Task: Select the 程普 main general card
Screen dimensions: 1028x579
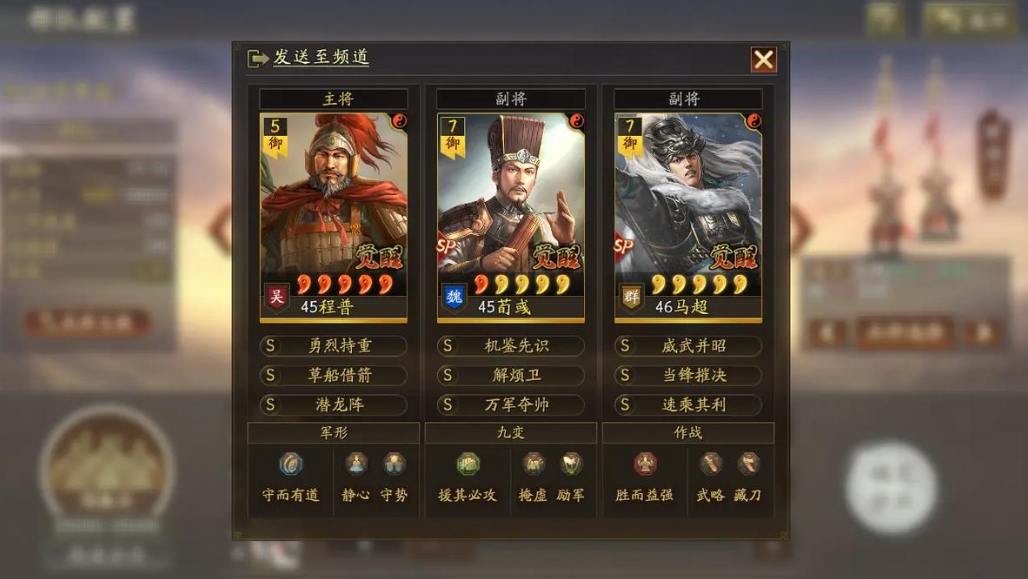Action: 333,215
